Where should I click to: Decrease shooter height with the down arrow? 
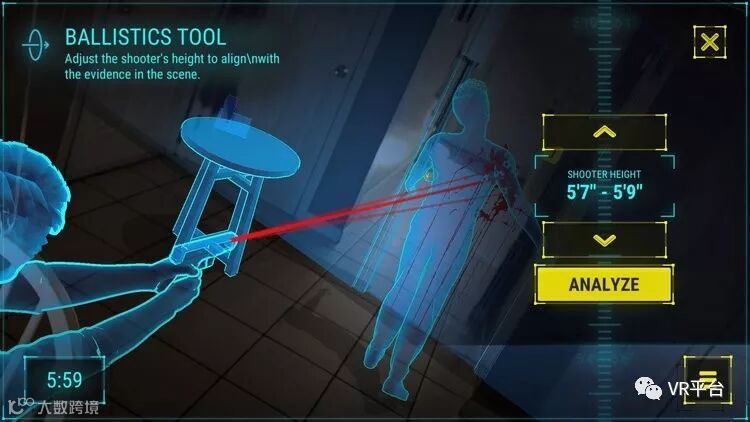click(604, 240)
